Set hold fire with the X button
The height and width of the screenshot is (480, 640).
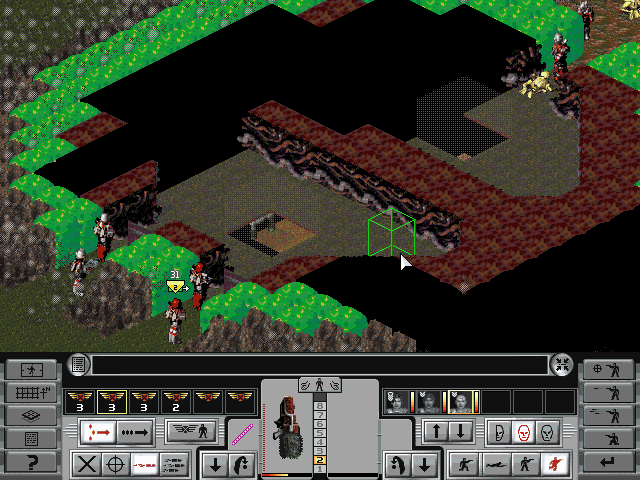coord(88,464)
